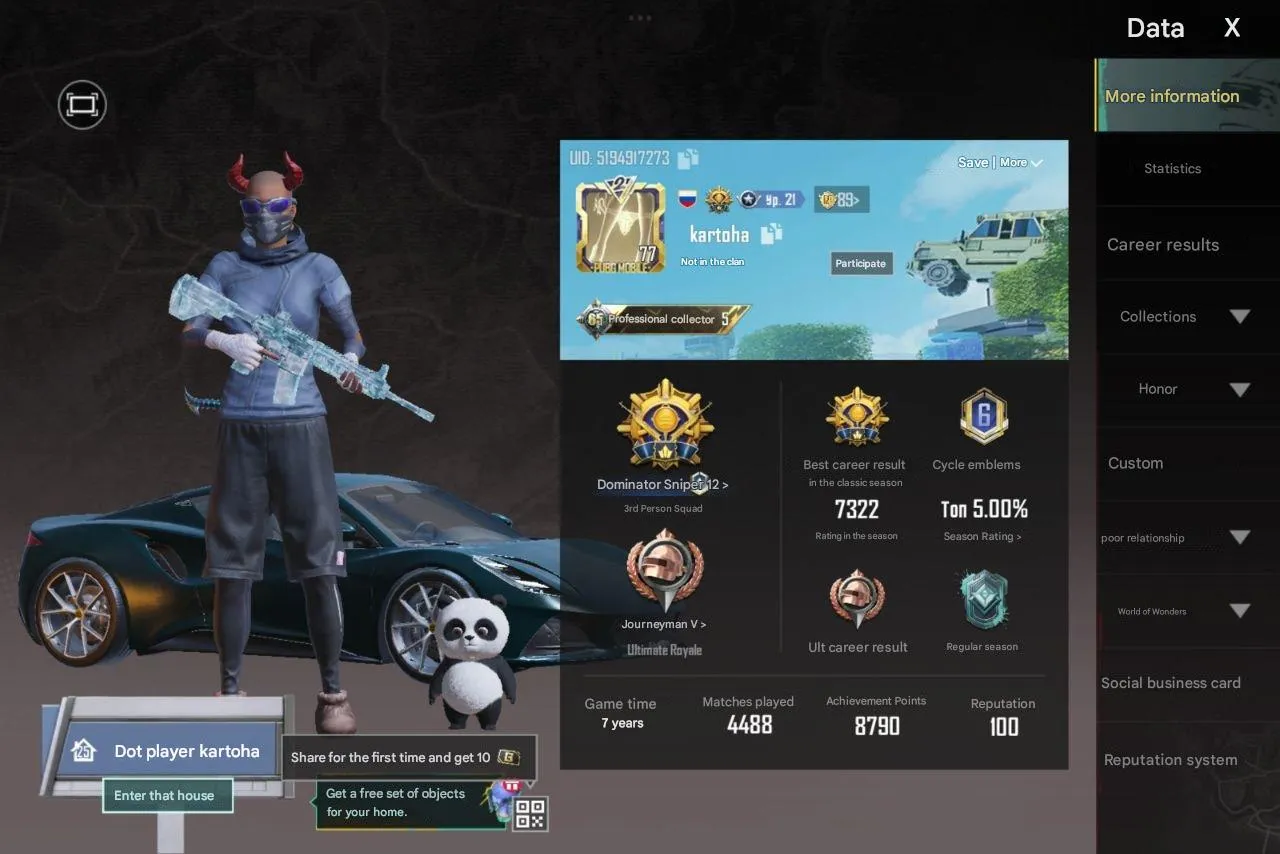Copy the nickname kartoha

click(x=771, y=235)
